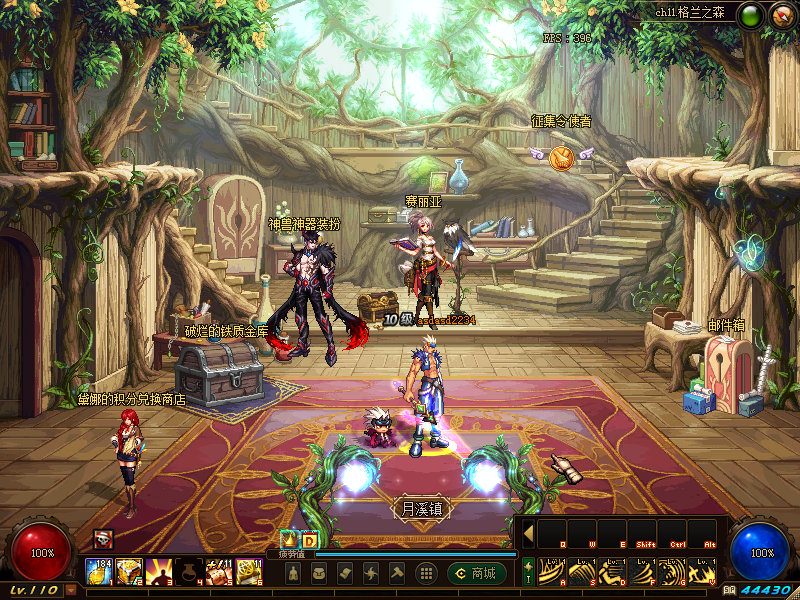This screenshot has height=600, width=800.
Task: Select the golden cube item in slot 2
Action: [x=129, y=571]
